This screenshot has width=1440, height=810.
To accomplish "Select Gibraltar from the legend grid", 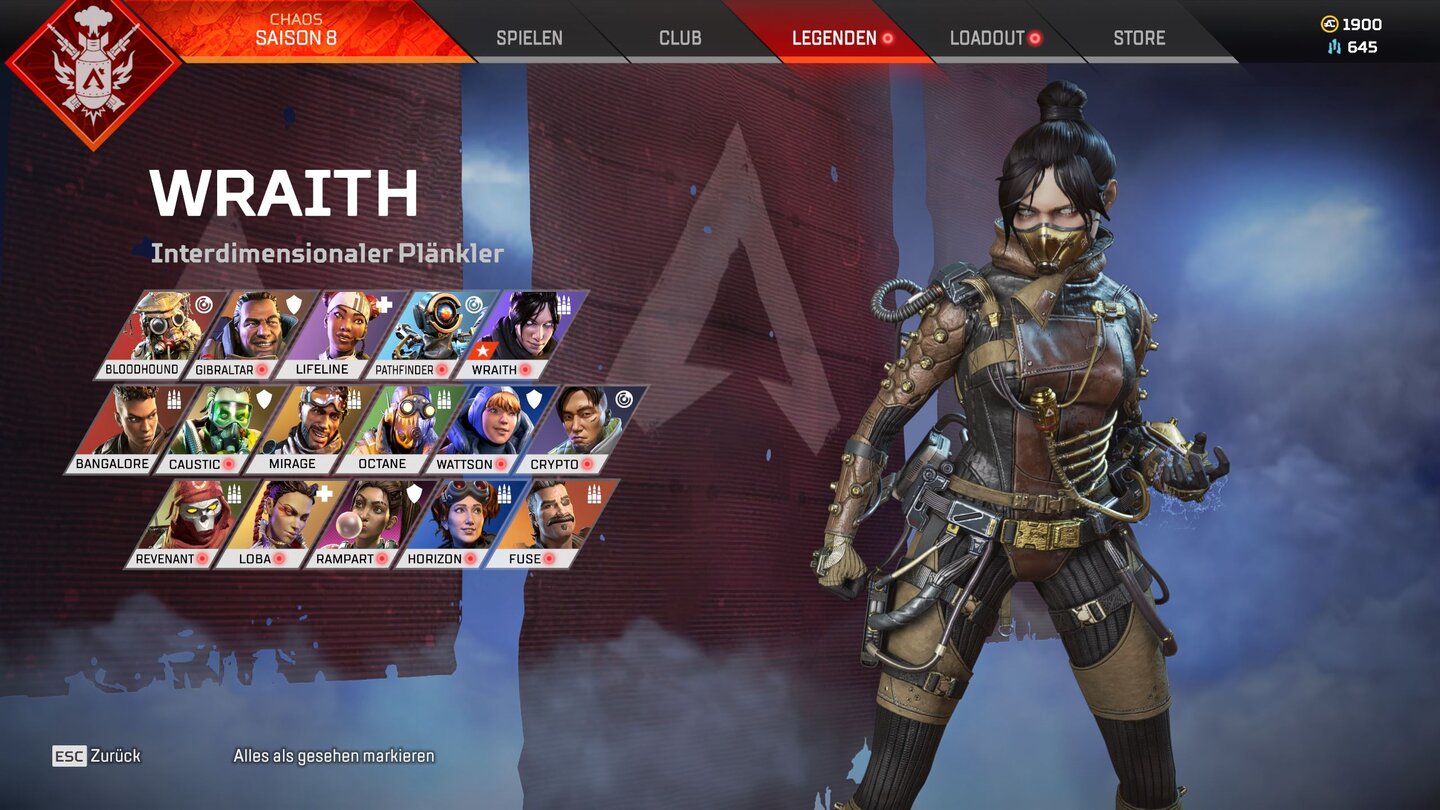I will 240,334.
